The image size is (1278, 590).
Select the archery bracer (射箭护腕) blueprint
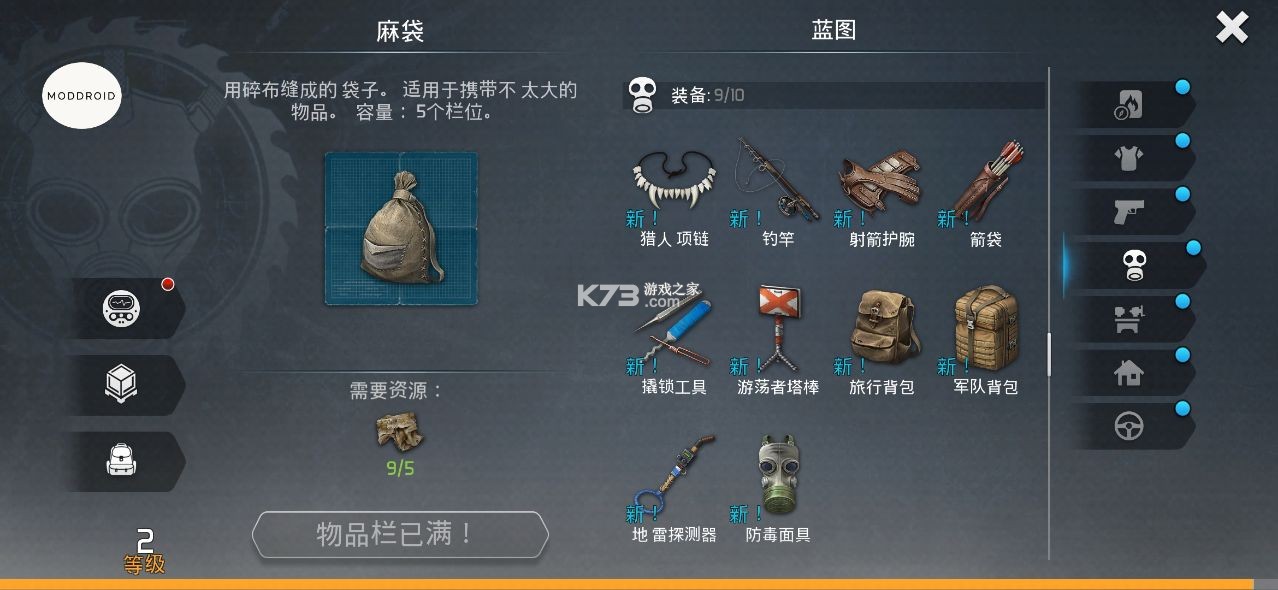(x=878, y=185)
